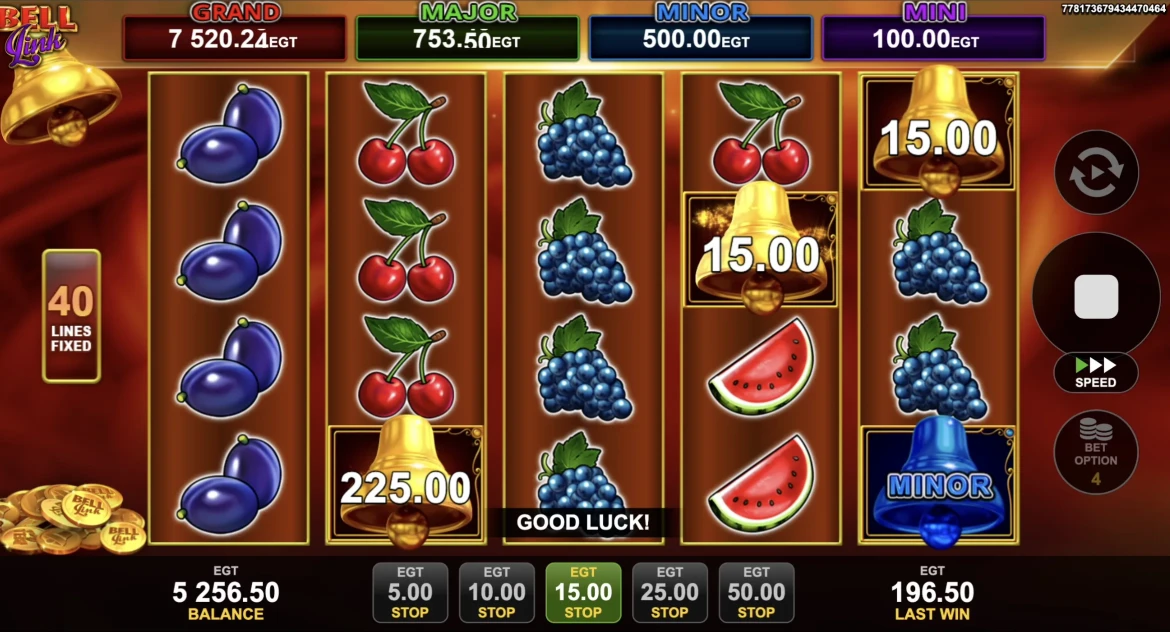
Task: Hit the large round stop button
Action: click(x=1095, y=297)
